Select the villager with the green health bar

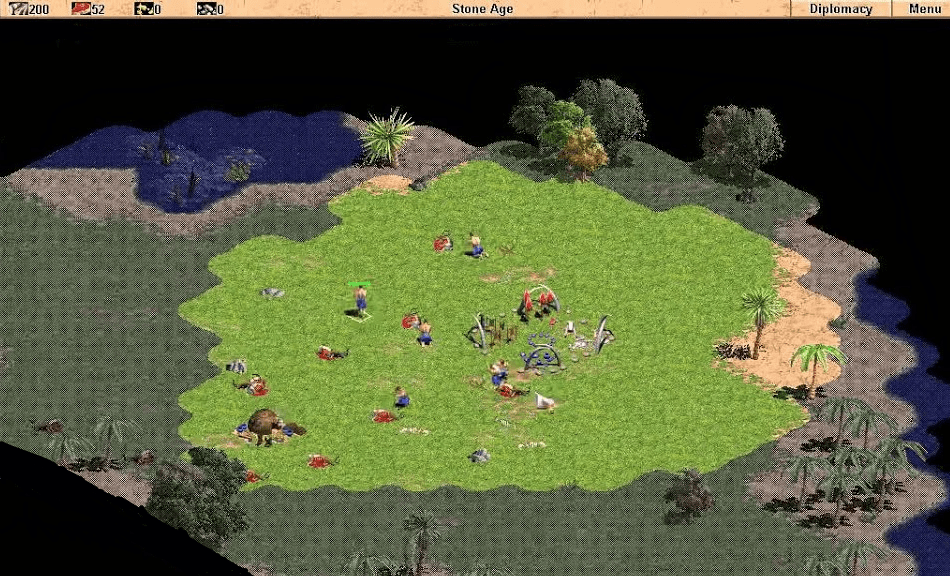(361, 300)
